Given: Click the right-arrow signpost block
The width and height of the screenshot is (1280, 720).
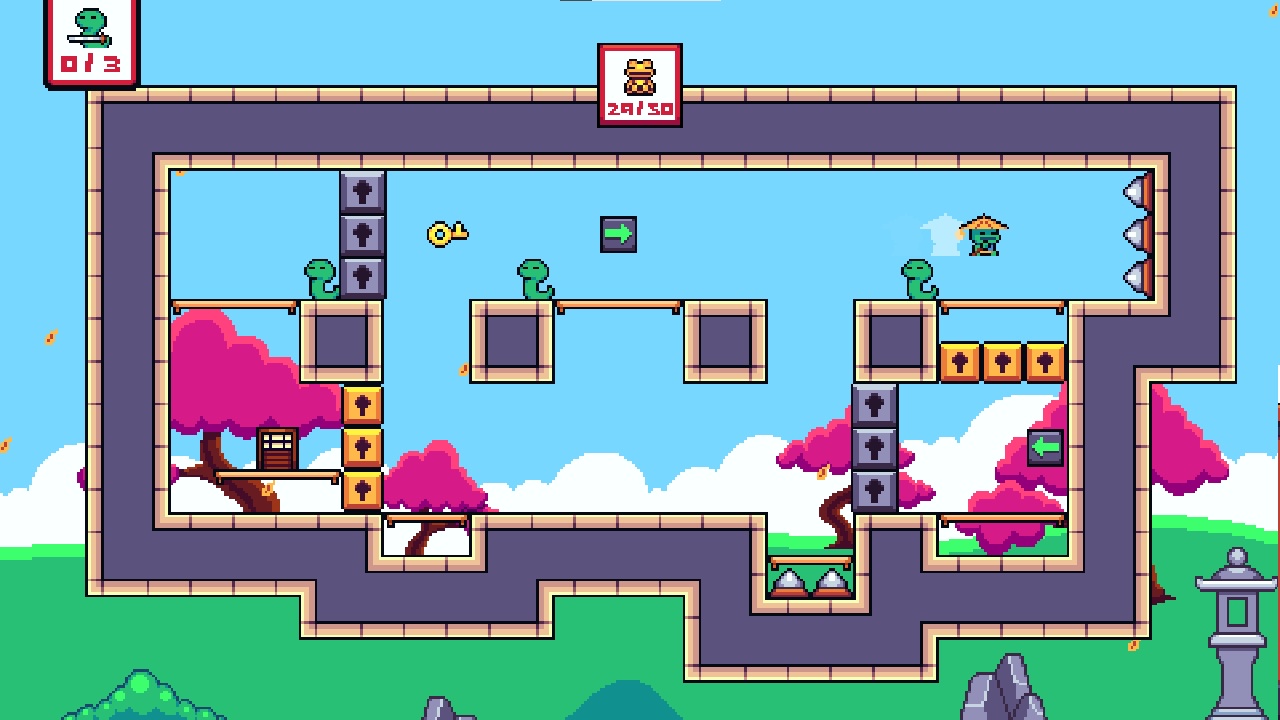Looking at the screenshot, I should coord(617,232).
